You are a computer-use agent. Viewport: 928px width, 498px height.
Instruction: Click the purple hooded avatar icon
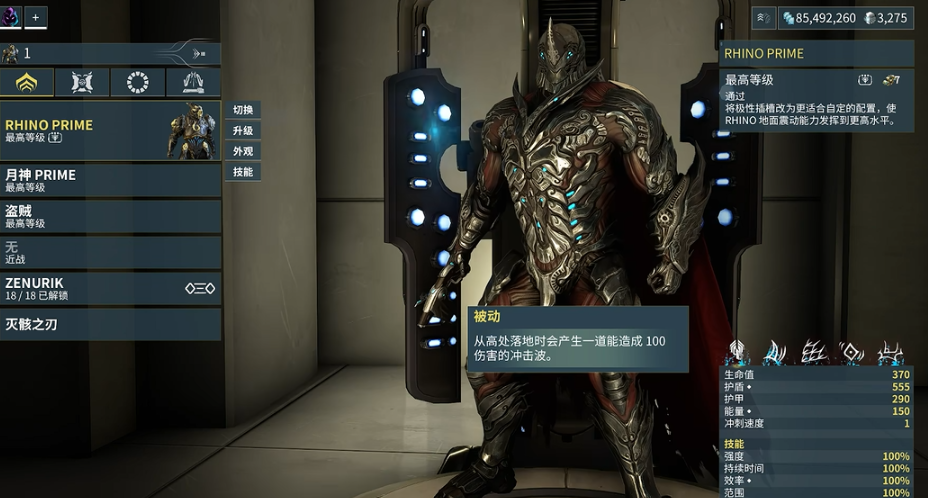coord(11,17)
